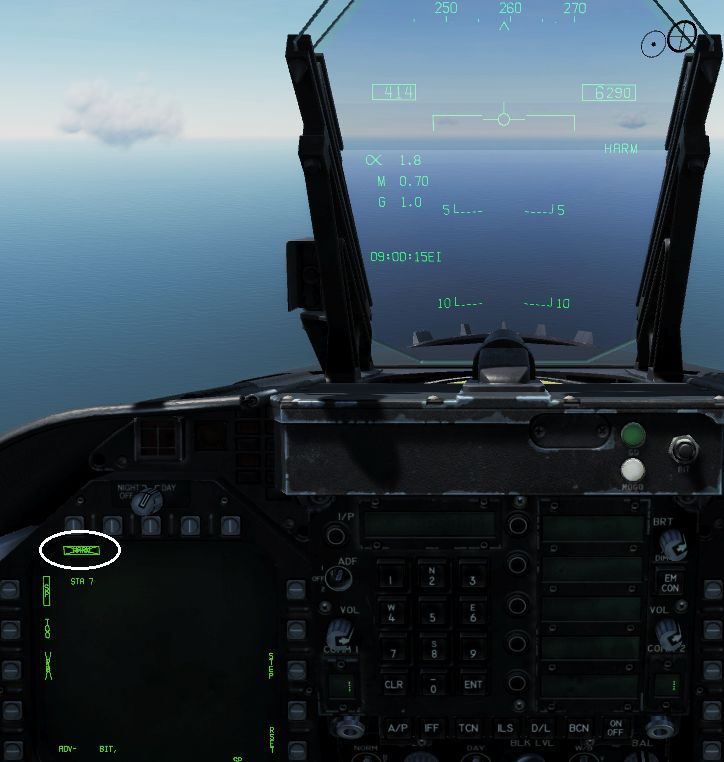724x762 pixels.
Task: Select the BCN beacon button
Action: pyautogui.click(x=578, y=728)
